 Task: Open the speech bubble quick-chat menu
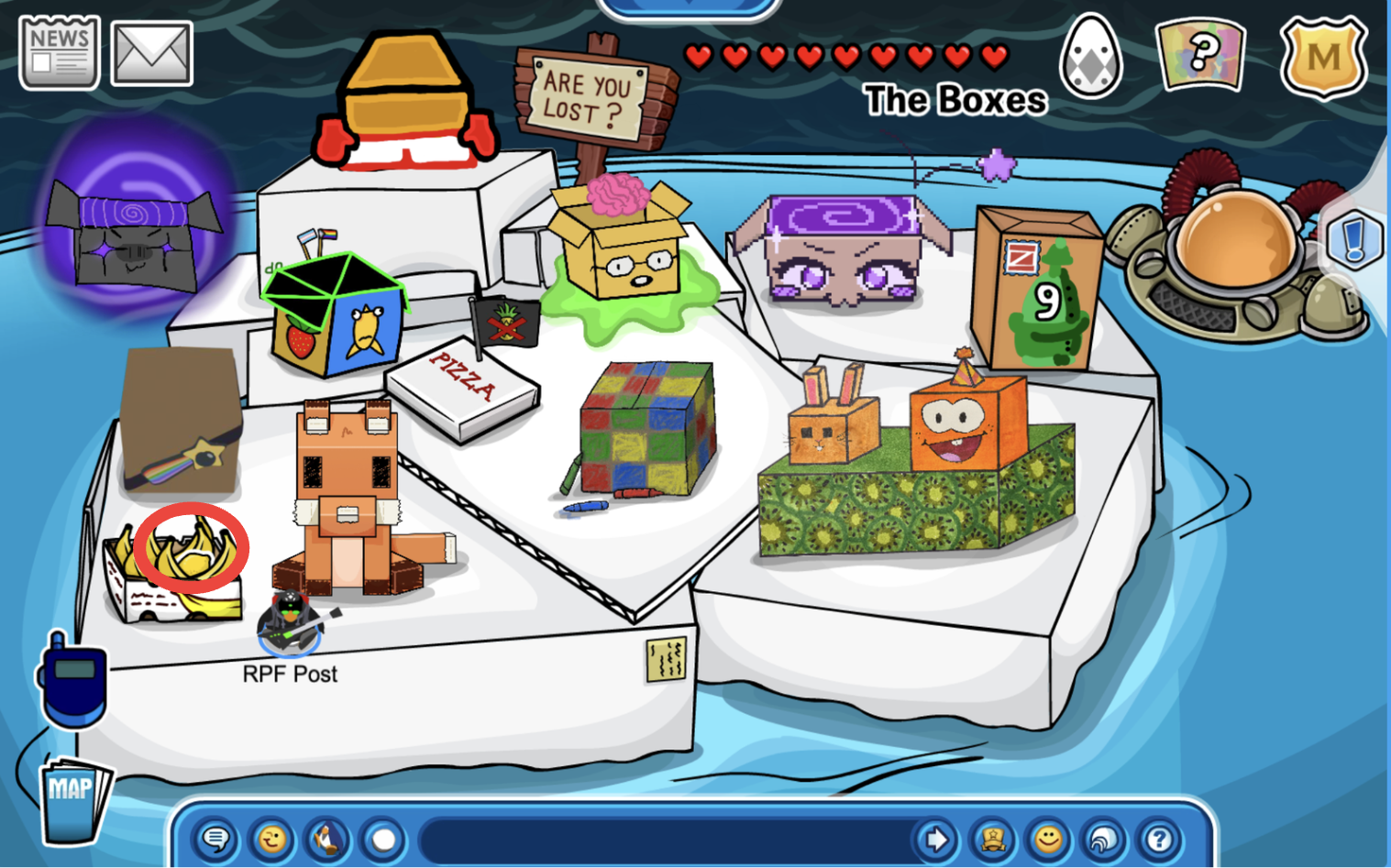(x=216, y=839)
